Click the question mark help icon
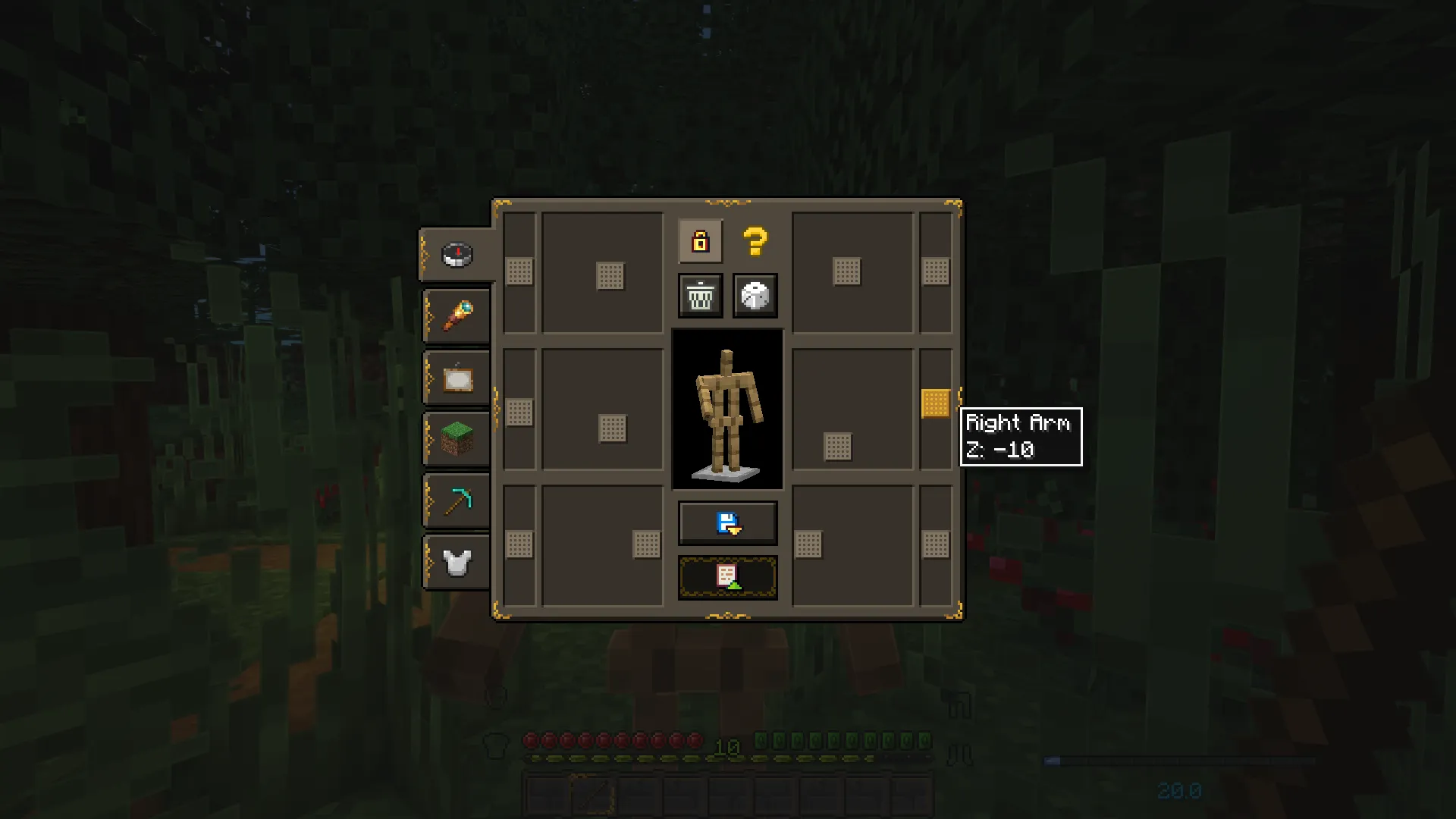Viewport: 1456px width, 819px height. pos(754,241)
